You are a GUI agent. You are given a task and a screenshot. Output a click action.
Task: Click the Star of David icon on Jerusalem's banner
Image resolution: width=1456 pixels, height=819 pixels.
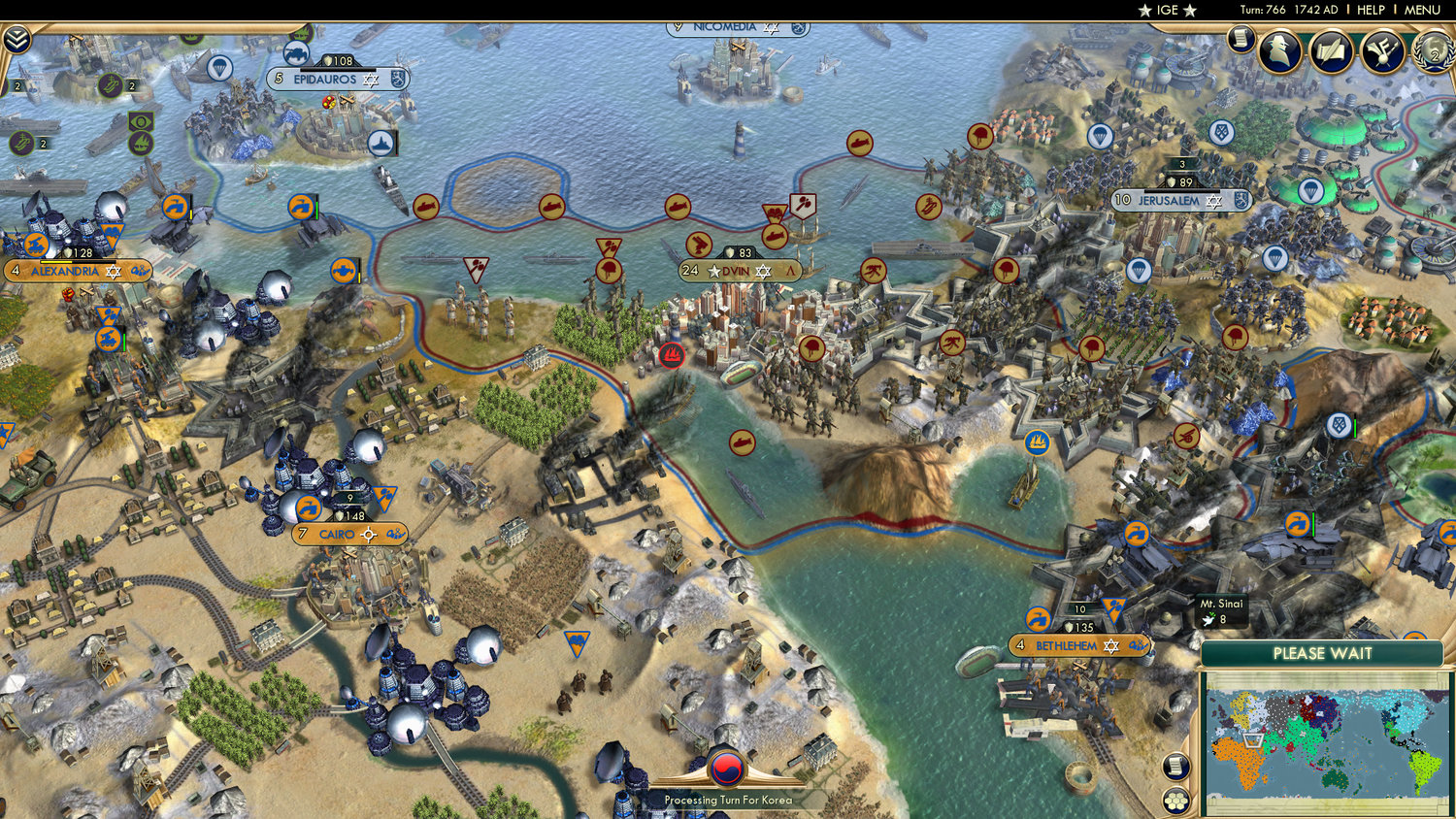pos(1212,199)
